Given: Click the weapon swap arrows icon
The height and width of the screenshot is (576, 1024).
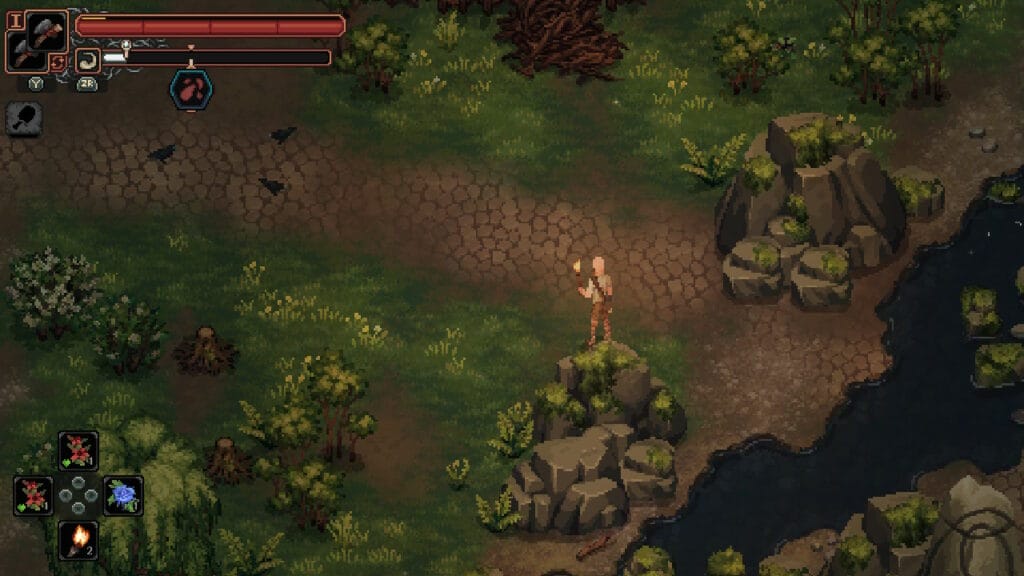Looking at the screenshot, I should pyautogui.click(x=58, y=63).
